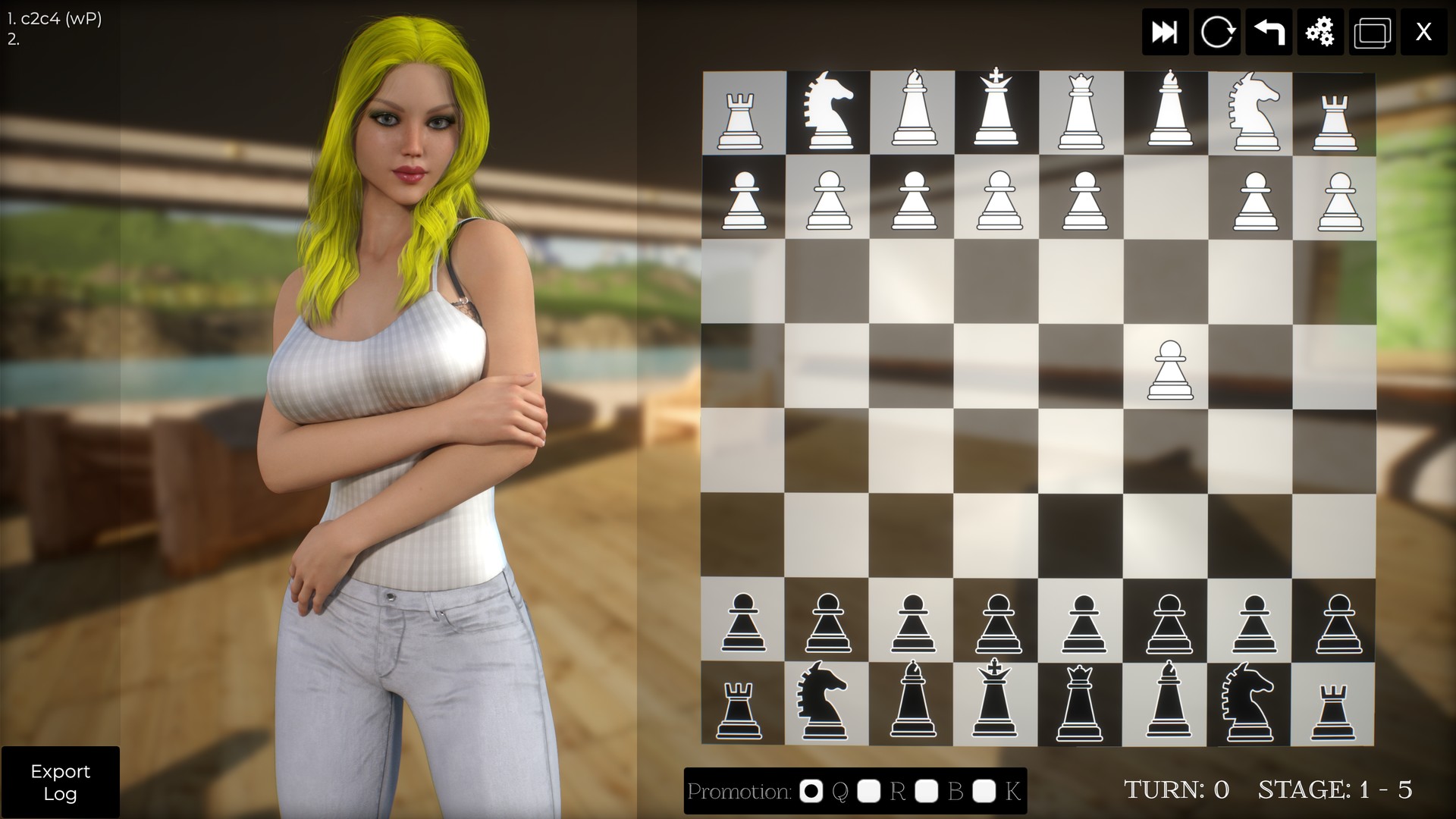Enable the R promotion option
Image resolution: width=1456 pixels, height=819 pixels.
871,792
